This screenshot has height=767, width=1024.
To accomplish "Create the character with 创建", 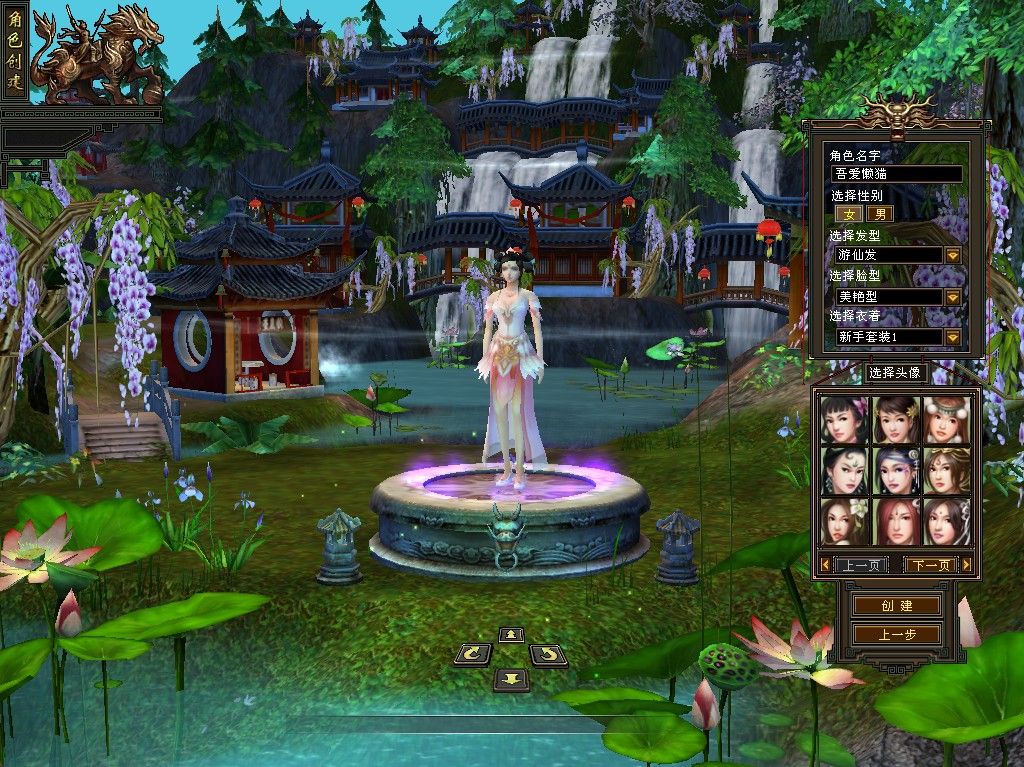I will click(x=896, y=606).
